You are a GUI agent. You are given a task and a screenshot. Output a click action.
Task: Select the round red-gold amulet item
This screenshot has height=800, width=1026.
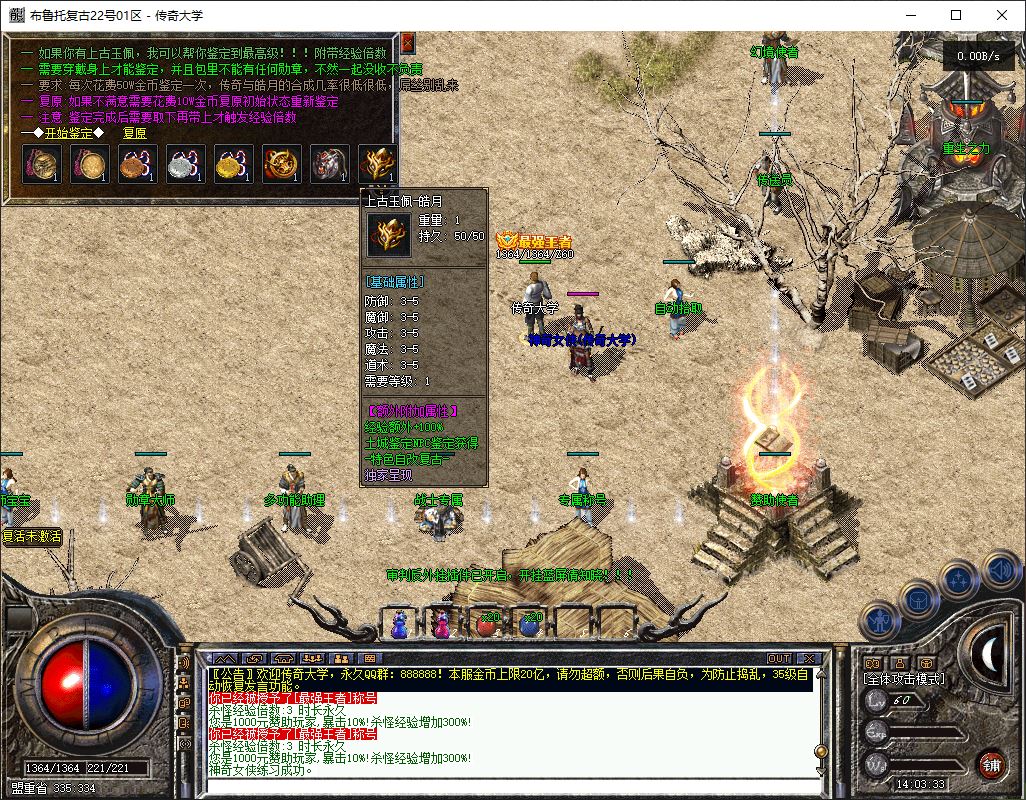(x=282, y=164)
